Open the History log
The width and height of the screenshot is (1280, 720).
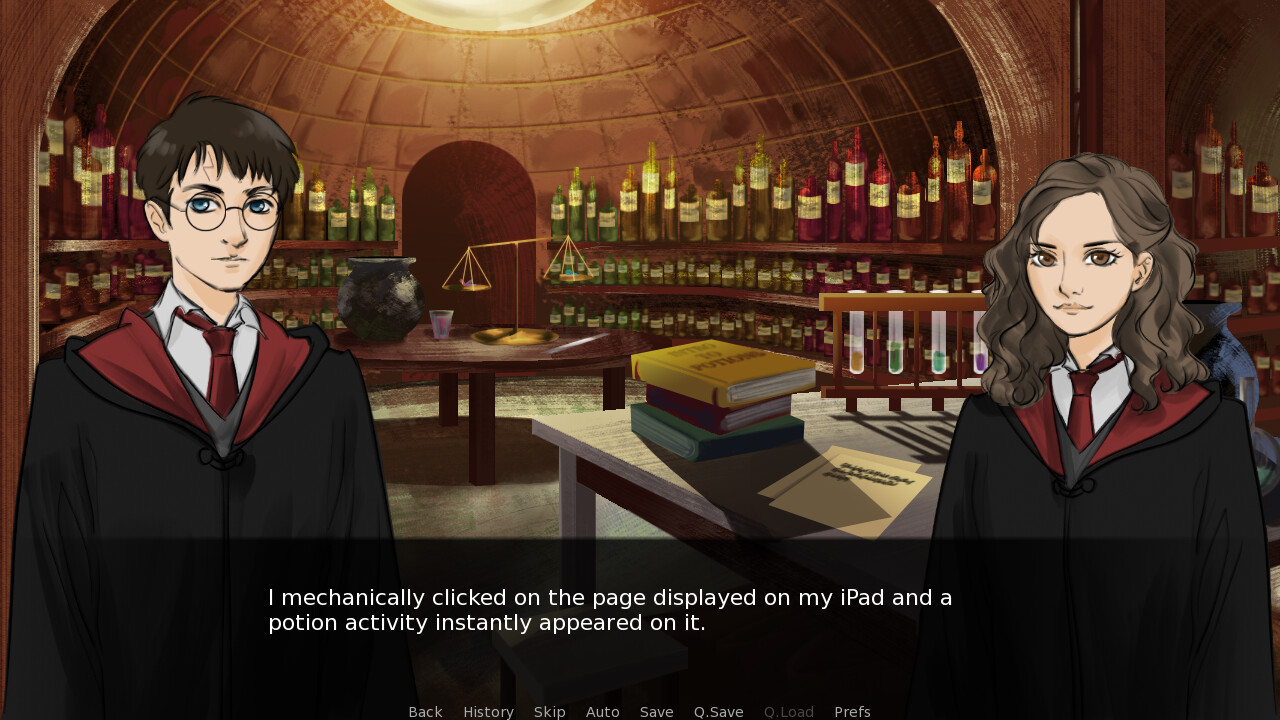click(x=488, y=712)
